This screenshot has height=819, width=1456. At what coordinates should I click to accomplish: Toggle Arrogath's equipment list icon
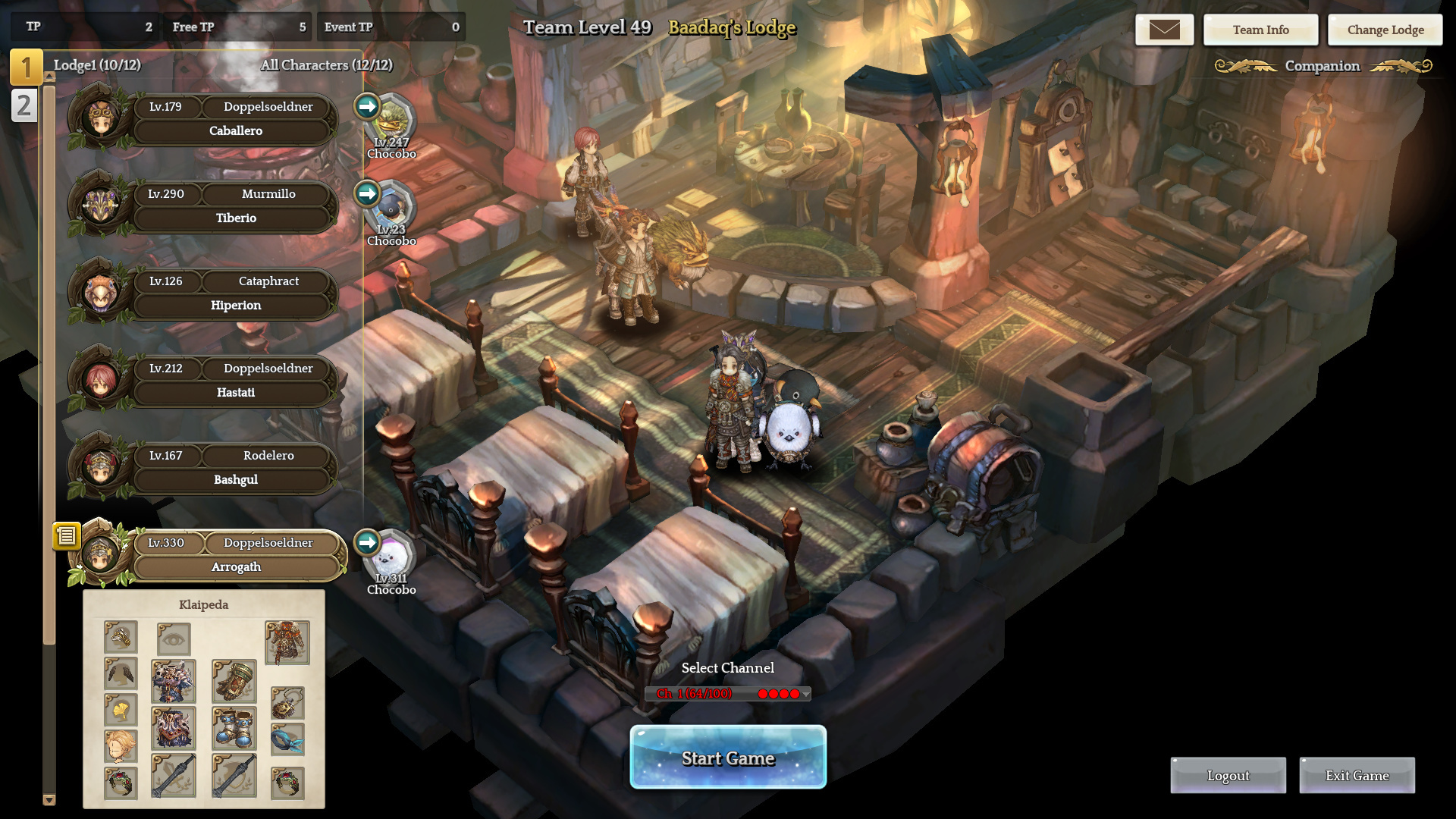tap(67, 536)
